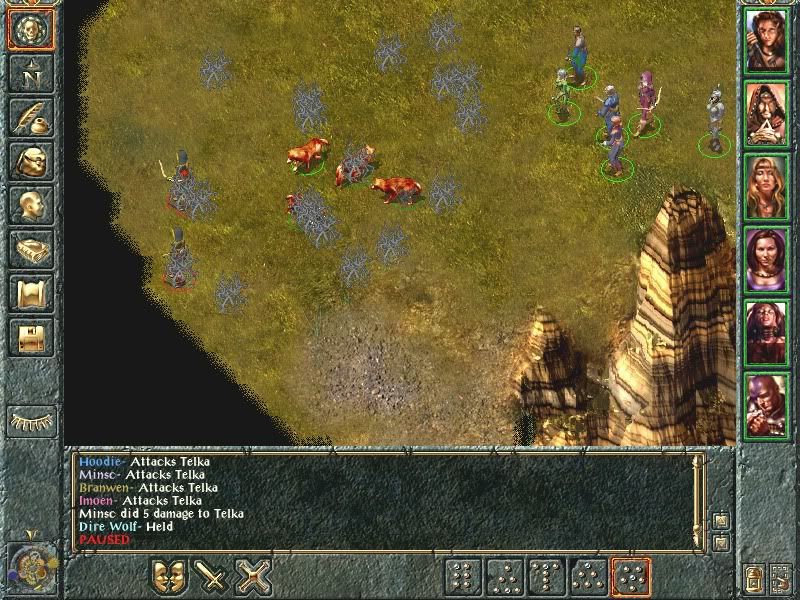The height and width of the screenshot is (600, 800).
Task: Select the sword attack action
Action: (212, 577)
